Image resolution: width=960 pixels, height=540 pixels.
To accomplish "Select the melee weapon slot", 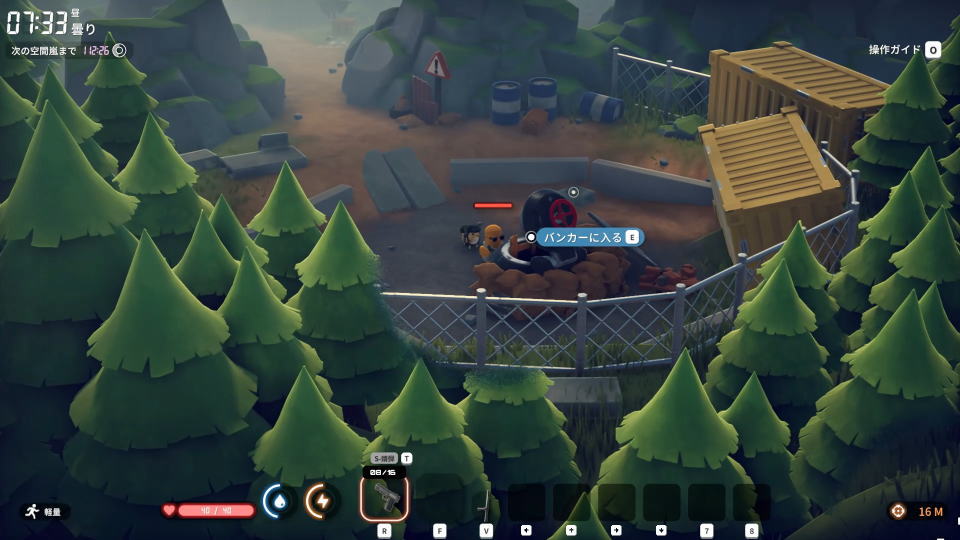I will 486,501.
